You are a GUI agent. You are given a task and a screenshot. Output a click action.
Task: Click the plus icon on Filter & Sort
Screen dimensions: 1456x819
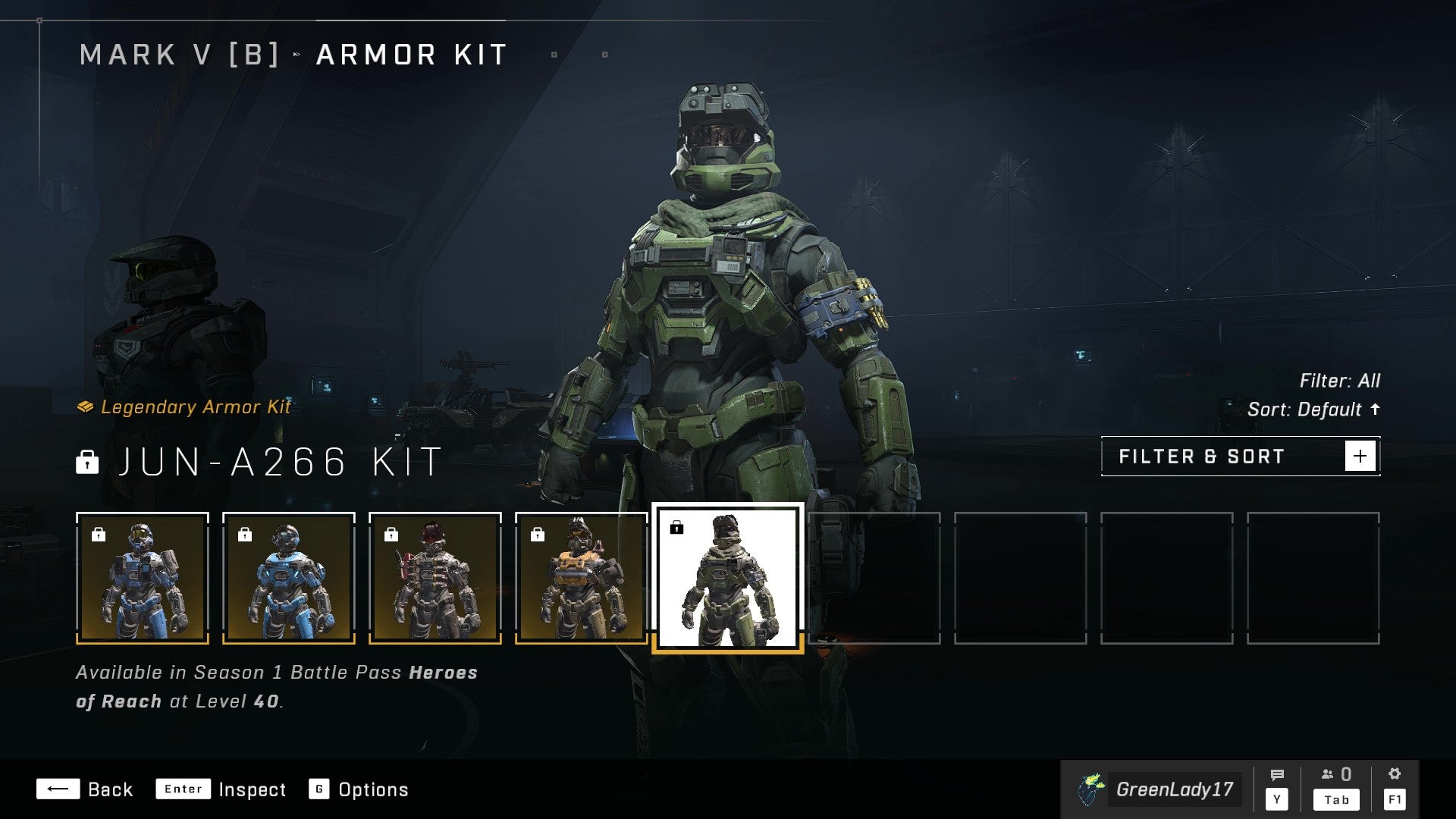1361,455
